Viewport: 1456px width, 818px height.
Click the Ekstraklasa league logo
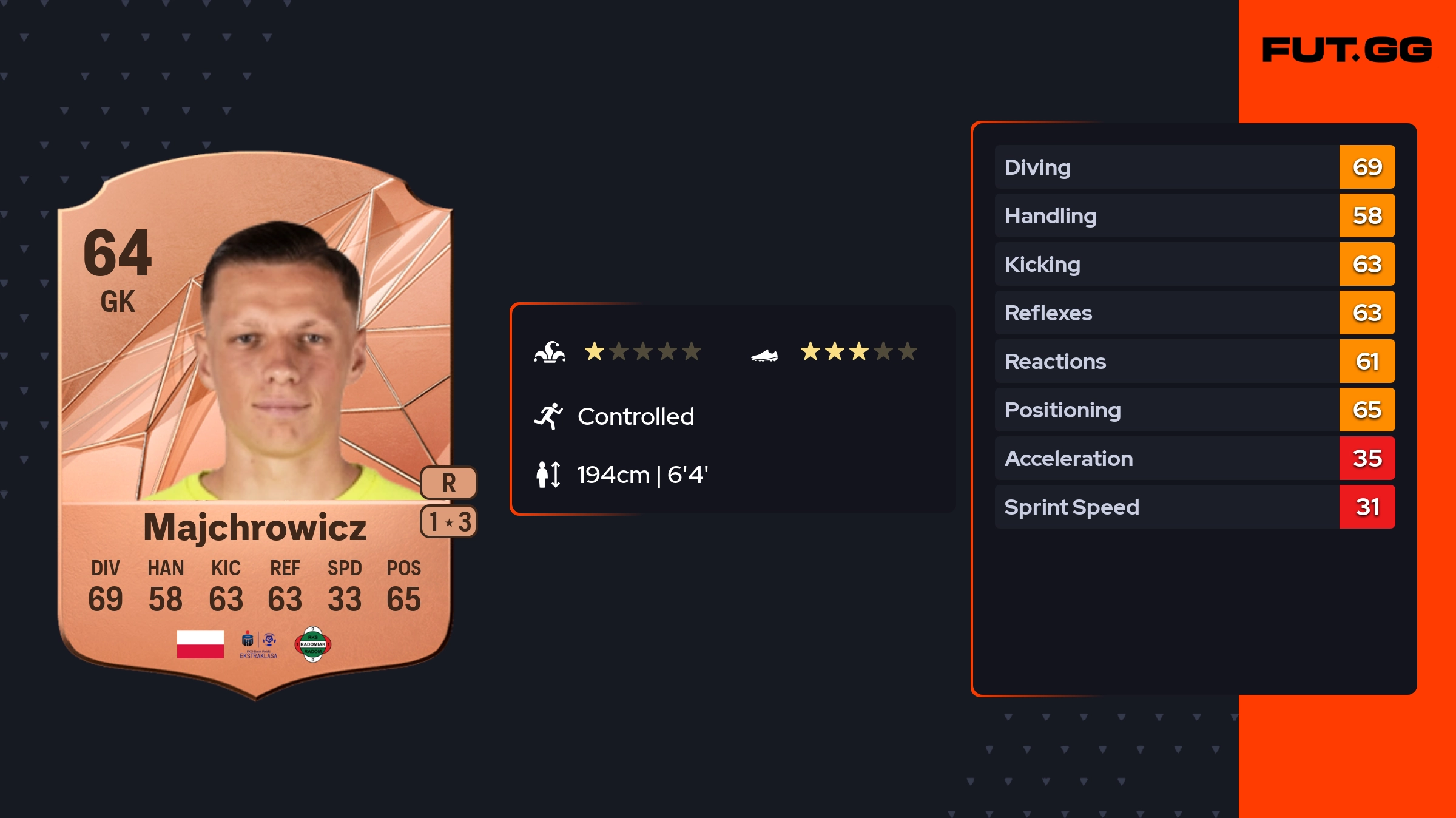[258, 645]
